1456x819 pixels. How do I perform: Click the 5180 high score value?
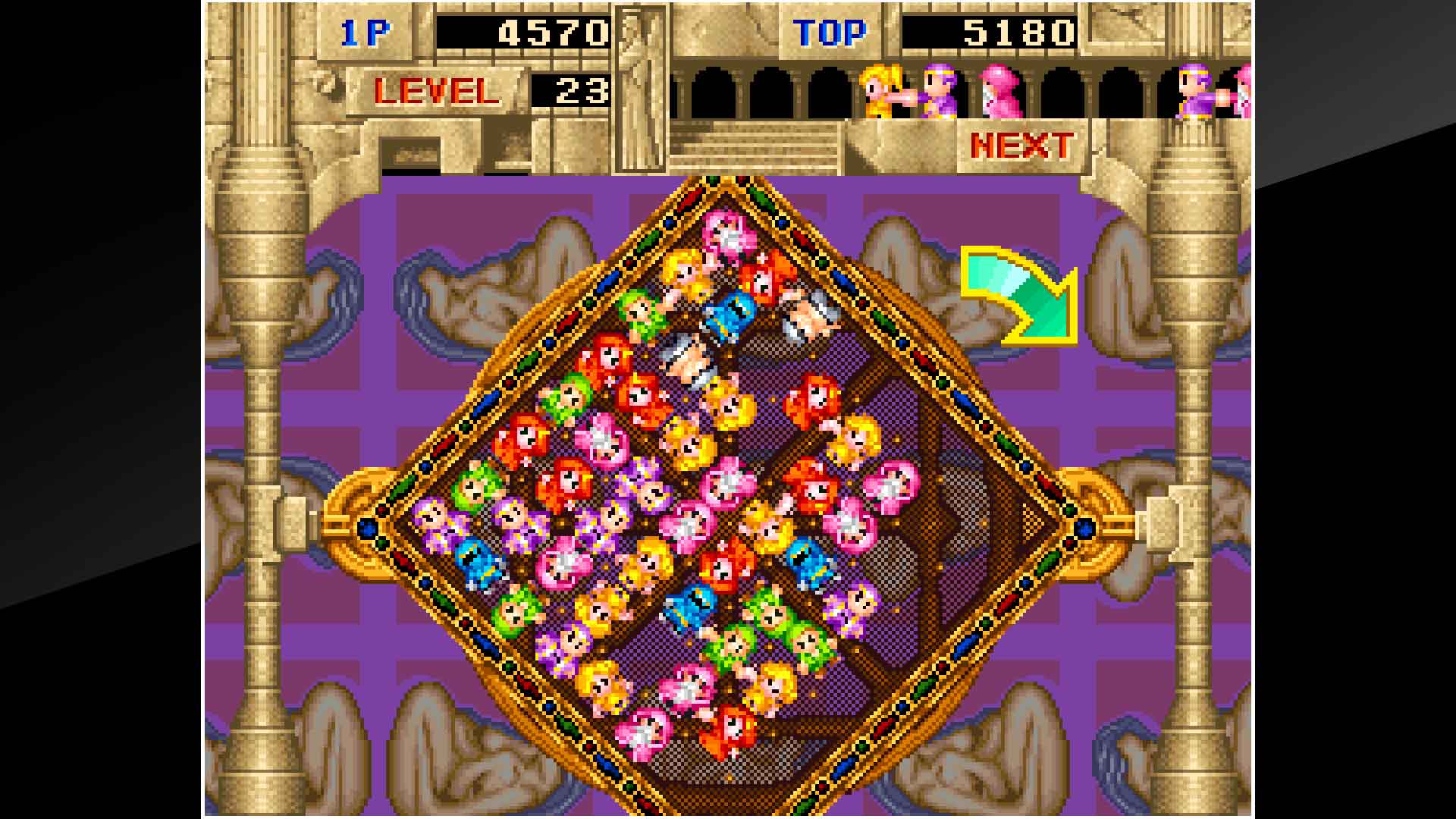[1020, 30]
